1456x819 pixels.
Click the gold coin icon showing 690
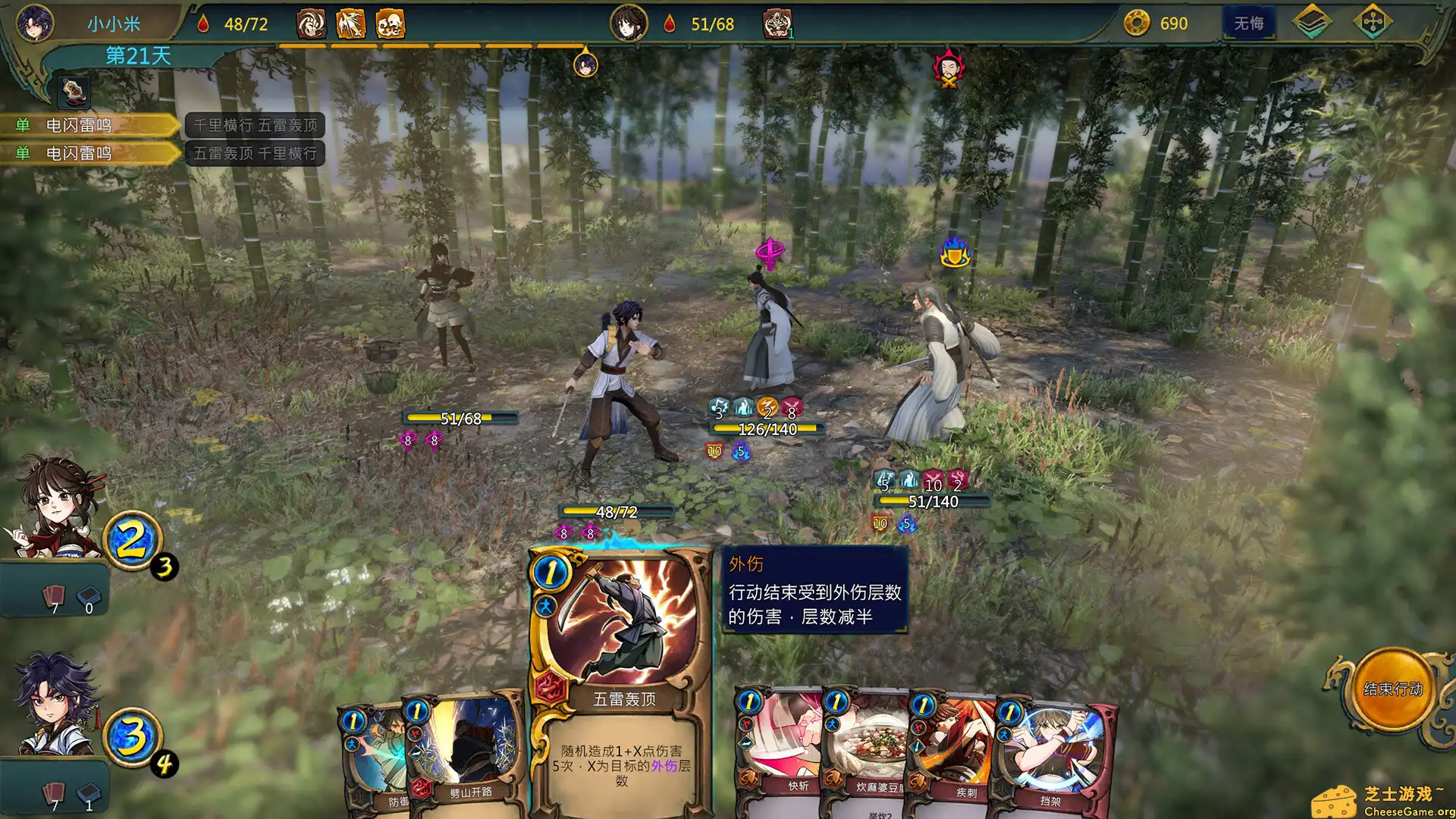pyautogui.click(x=1135, y=24)
